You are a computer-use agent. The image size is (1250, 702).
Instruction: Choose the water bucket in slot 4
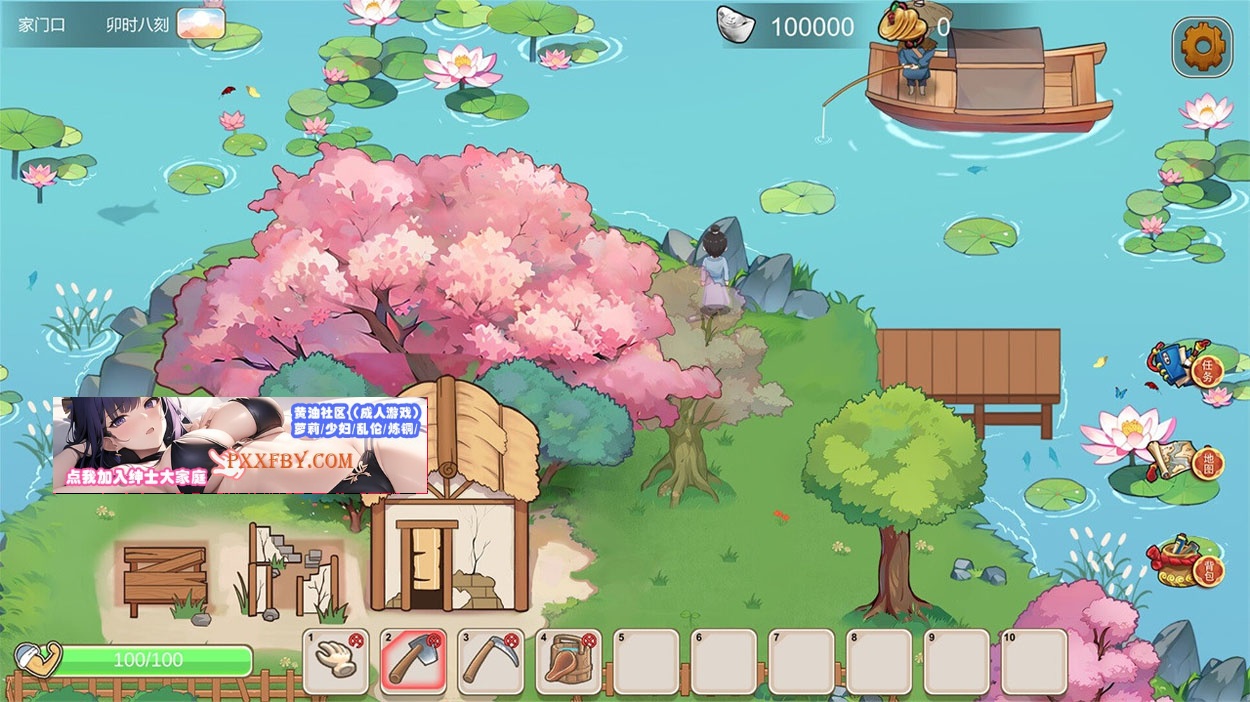coord(568,661)
